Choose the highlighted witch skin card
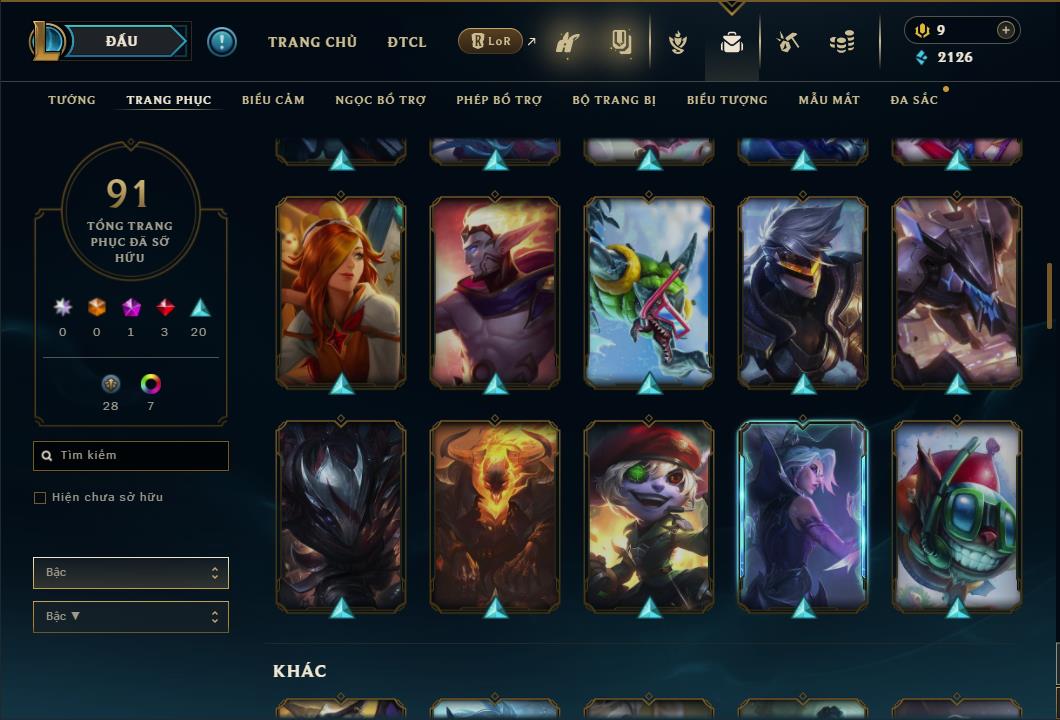This screenshot has height=720, width=1060. point(803,515)
